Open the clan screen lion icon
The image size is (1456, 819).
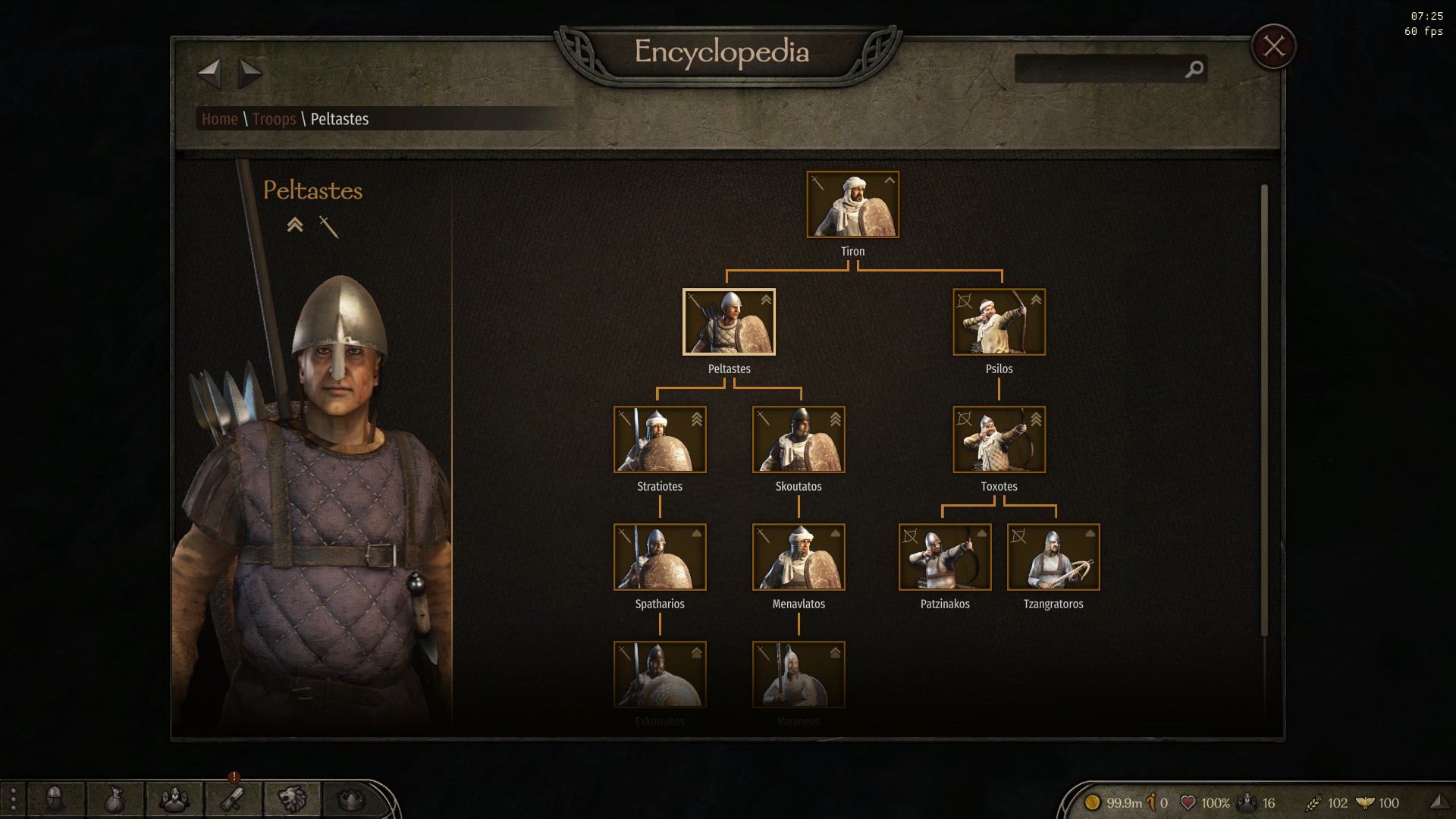292,799
